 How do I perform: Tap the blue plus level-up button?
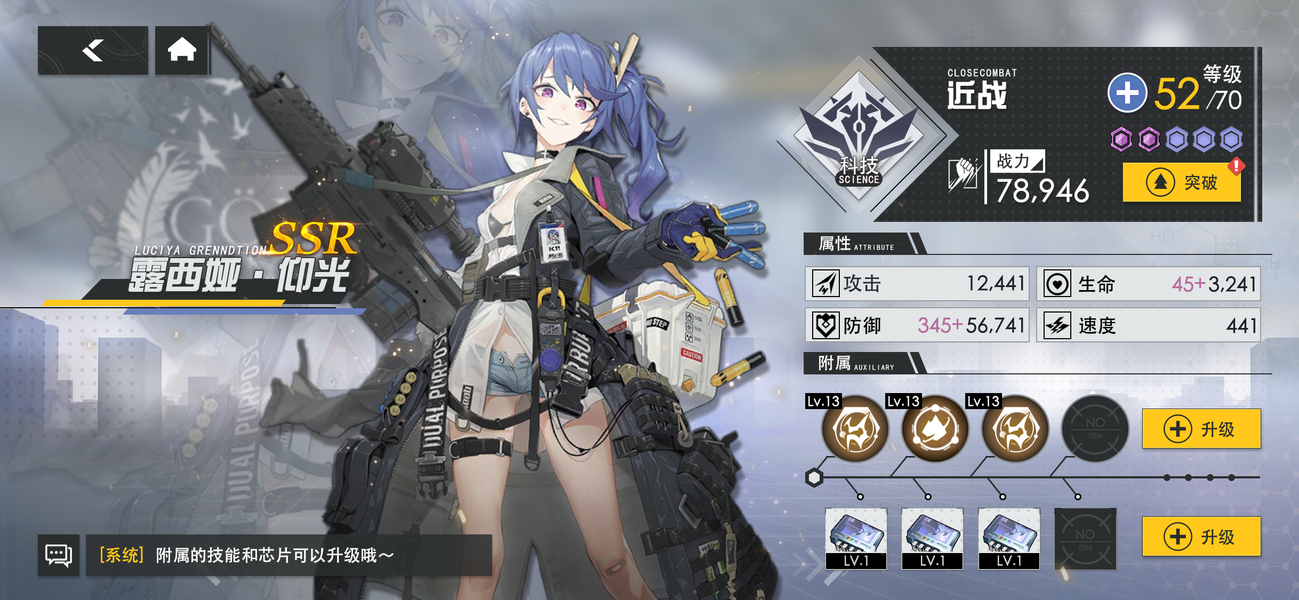(x=1127, y=94)
